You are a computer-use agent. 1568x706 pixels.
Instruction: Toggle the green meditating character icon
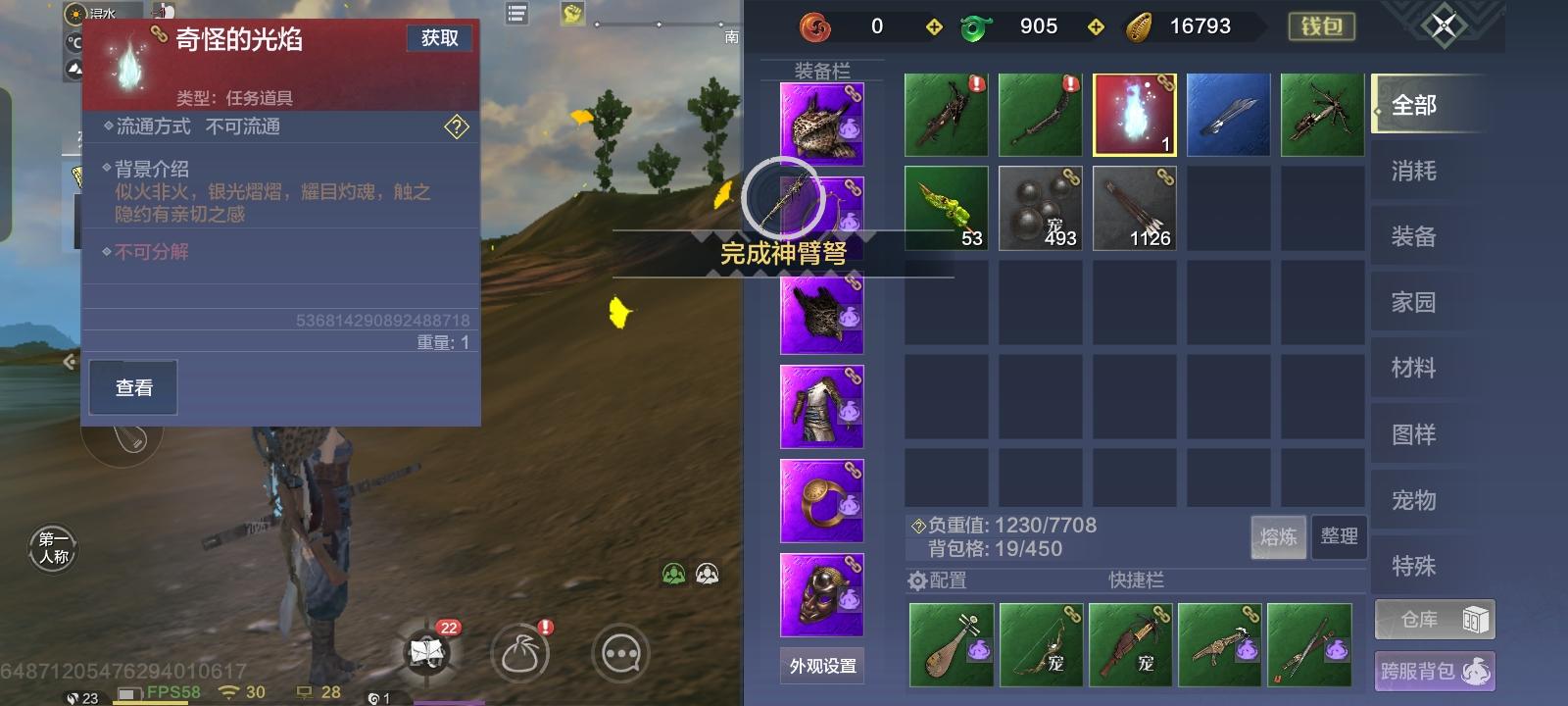click(x=672, y=571)
